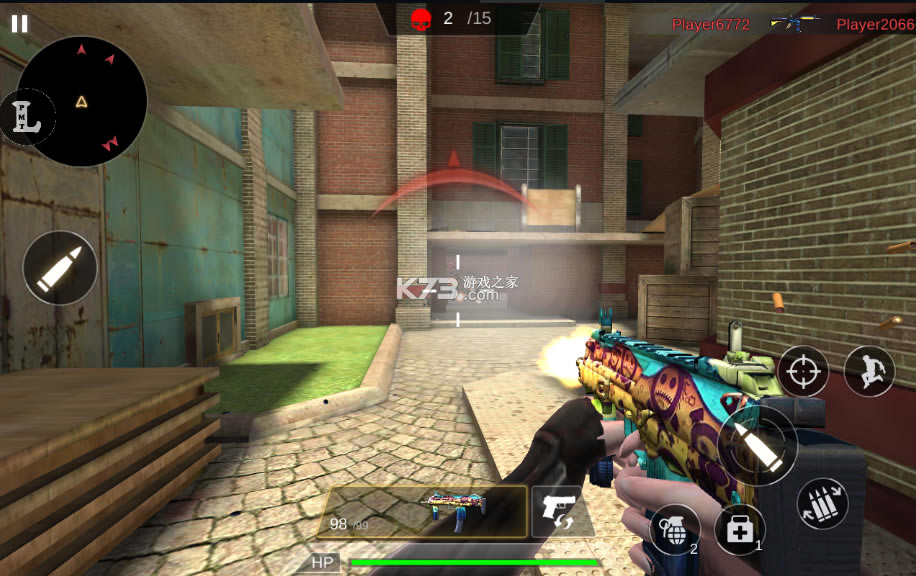Jump using the running figure button

(x=868, y=371)
